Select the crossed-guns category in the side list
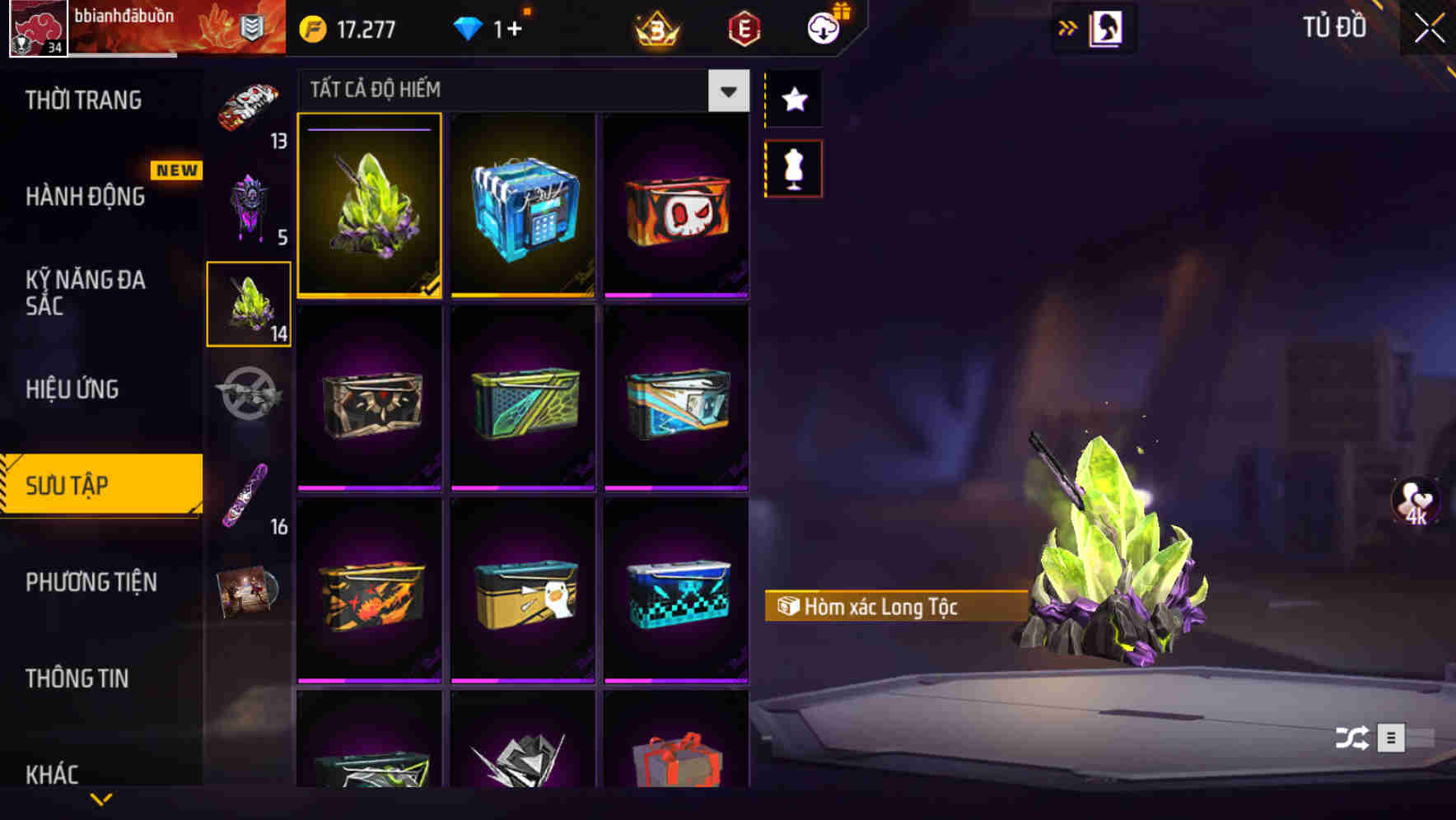The height and width of the screenshot is (820, 1456). (x=249, y=399)
